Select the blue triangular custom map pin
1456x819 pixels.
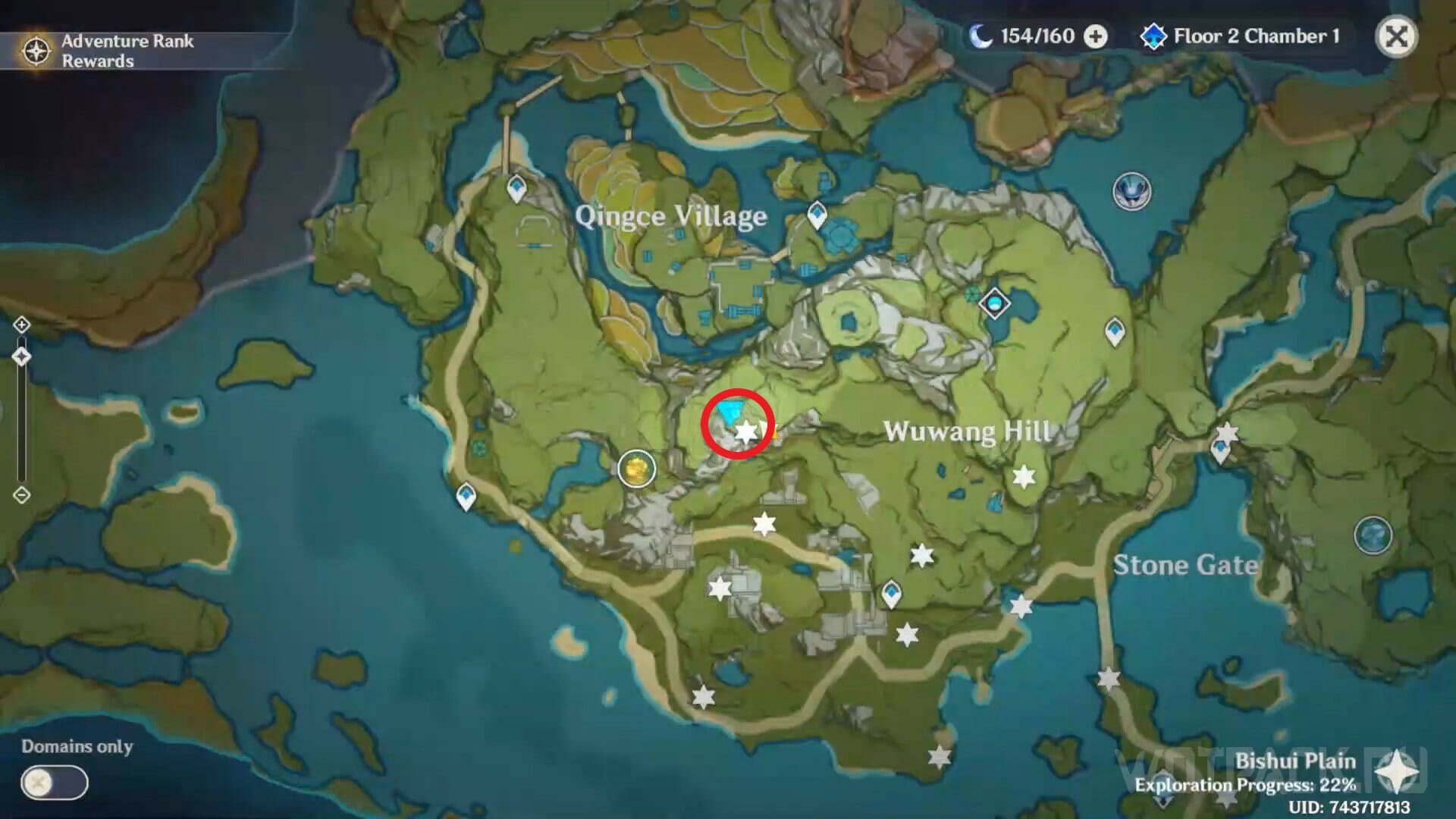pyautogui.click(x=730, y=413)
